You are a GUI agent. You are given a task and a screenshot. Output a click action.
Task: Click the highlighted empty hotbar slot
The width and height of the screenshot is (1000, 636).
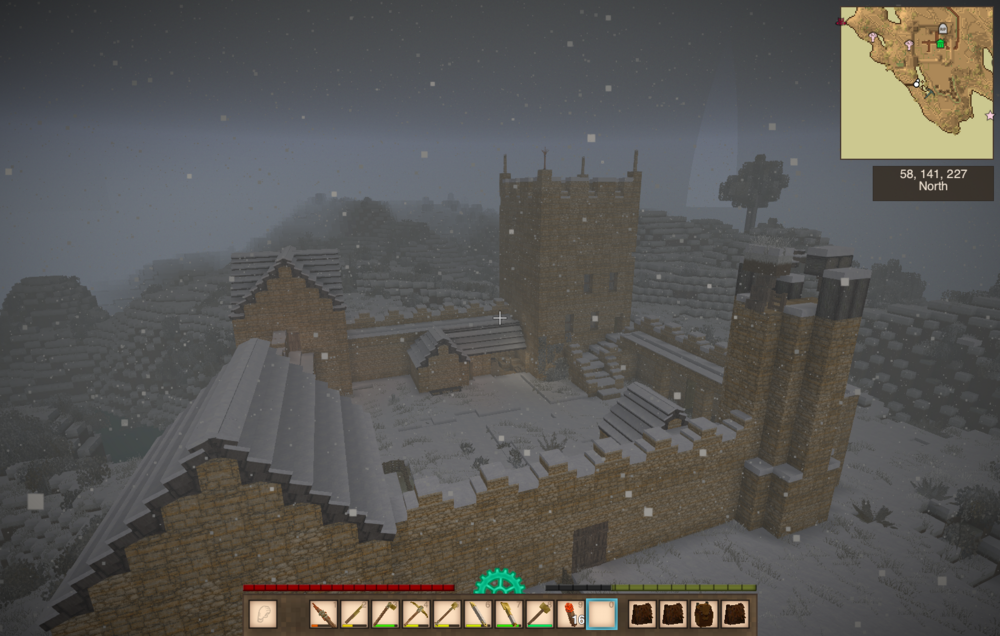coord(602,614)
